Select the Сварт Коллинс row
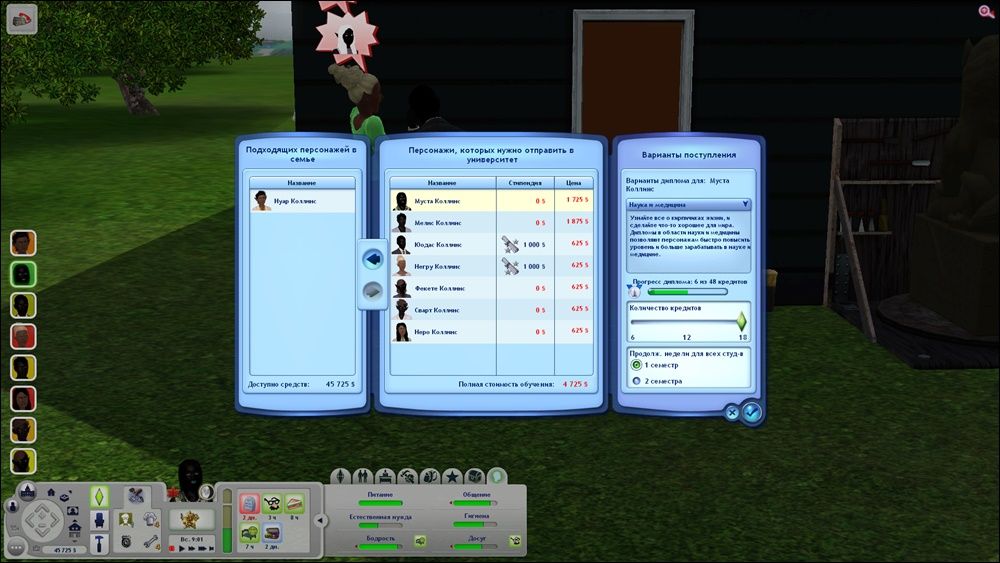The width and height of the screenshot is (1000, 563). 440,310
